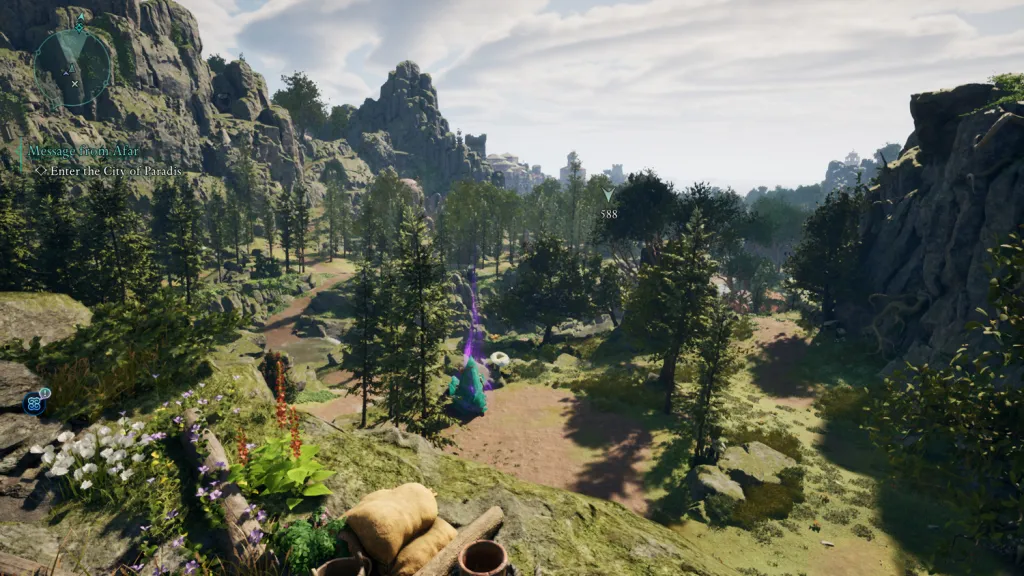Select the objective waypoint marker above 588

tap(608, 195)
